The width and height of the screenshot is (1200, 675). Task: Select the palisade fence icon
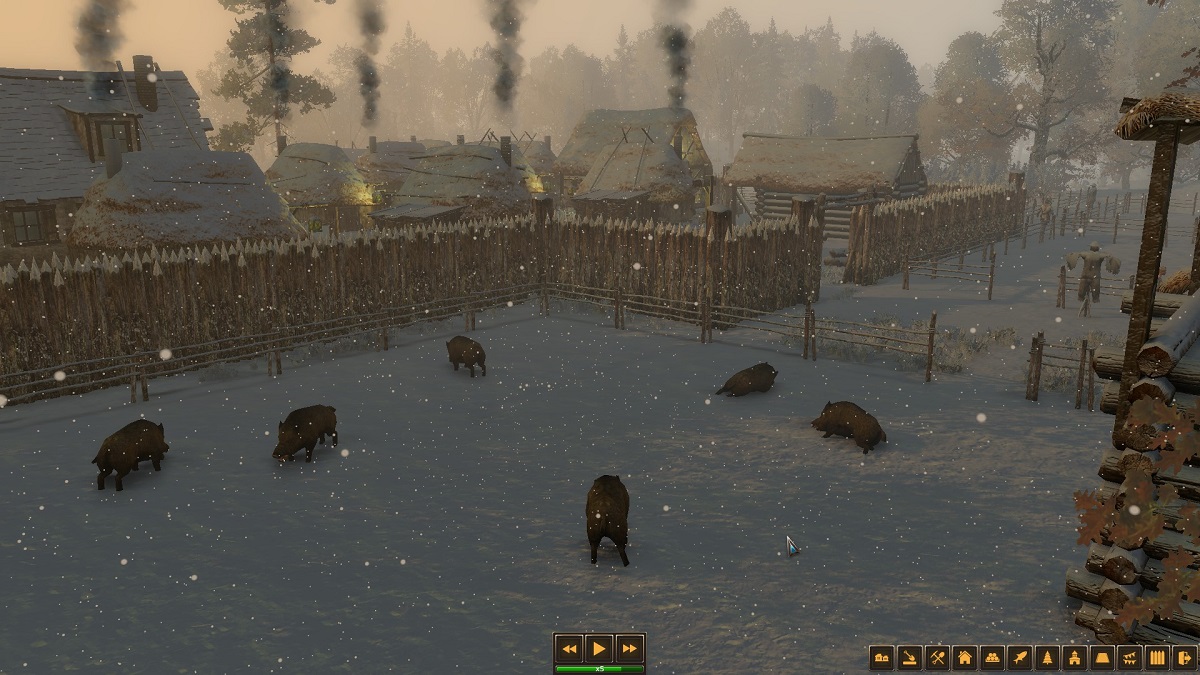pyautogui.click(x=1157, y=657)
